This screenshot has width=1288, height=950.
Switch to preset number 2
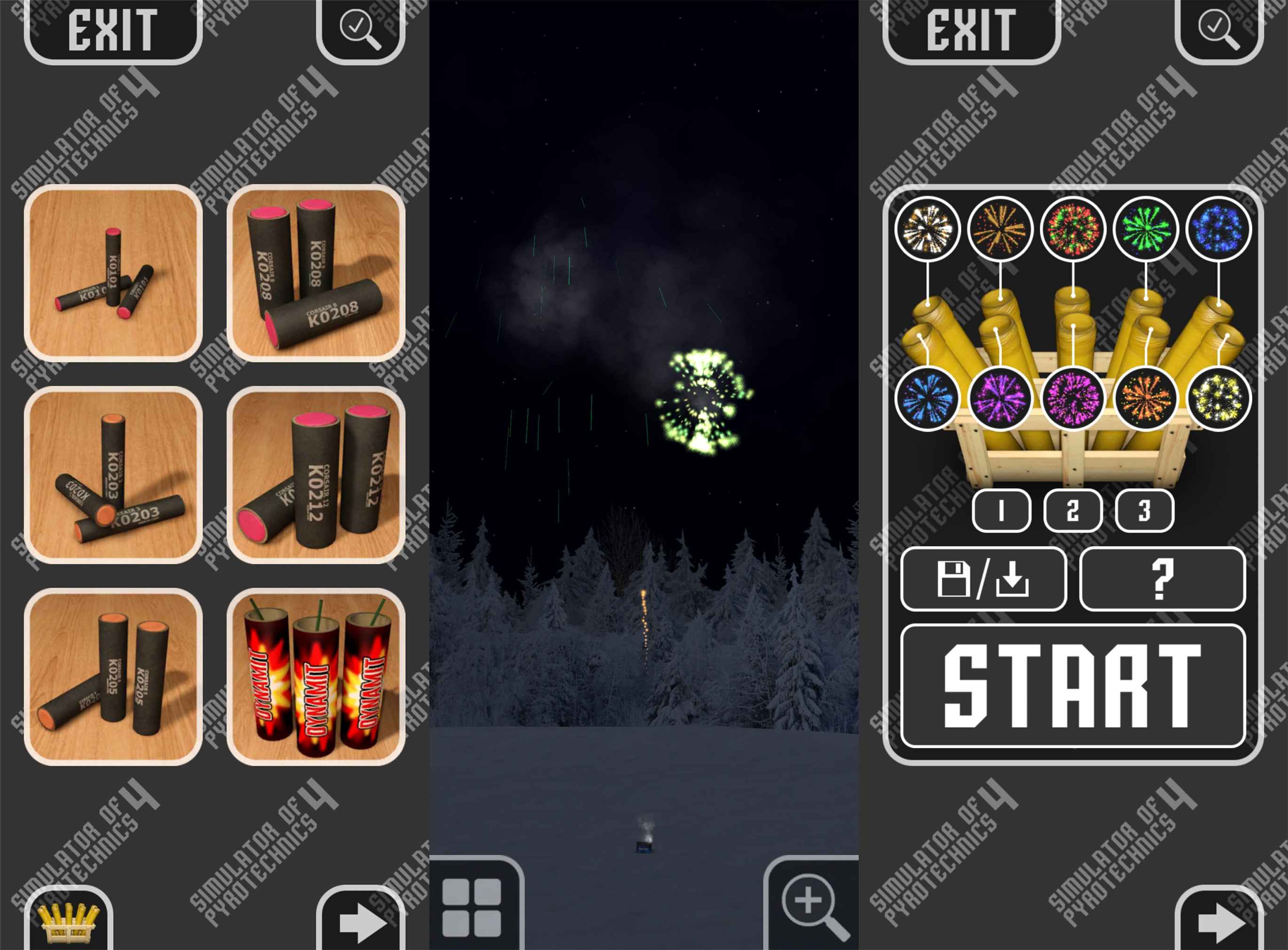tap(1072, 511)
